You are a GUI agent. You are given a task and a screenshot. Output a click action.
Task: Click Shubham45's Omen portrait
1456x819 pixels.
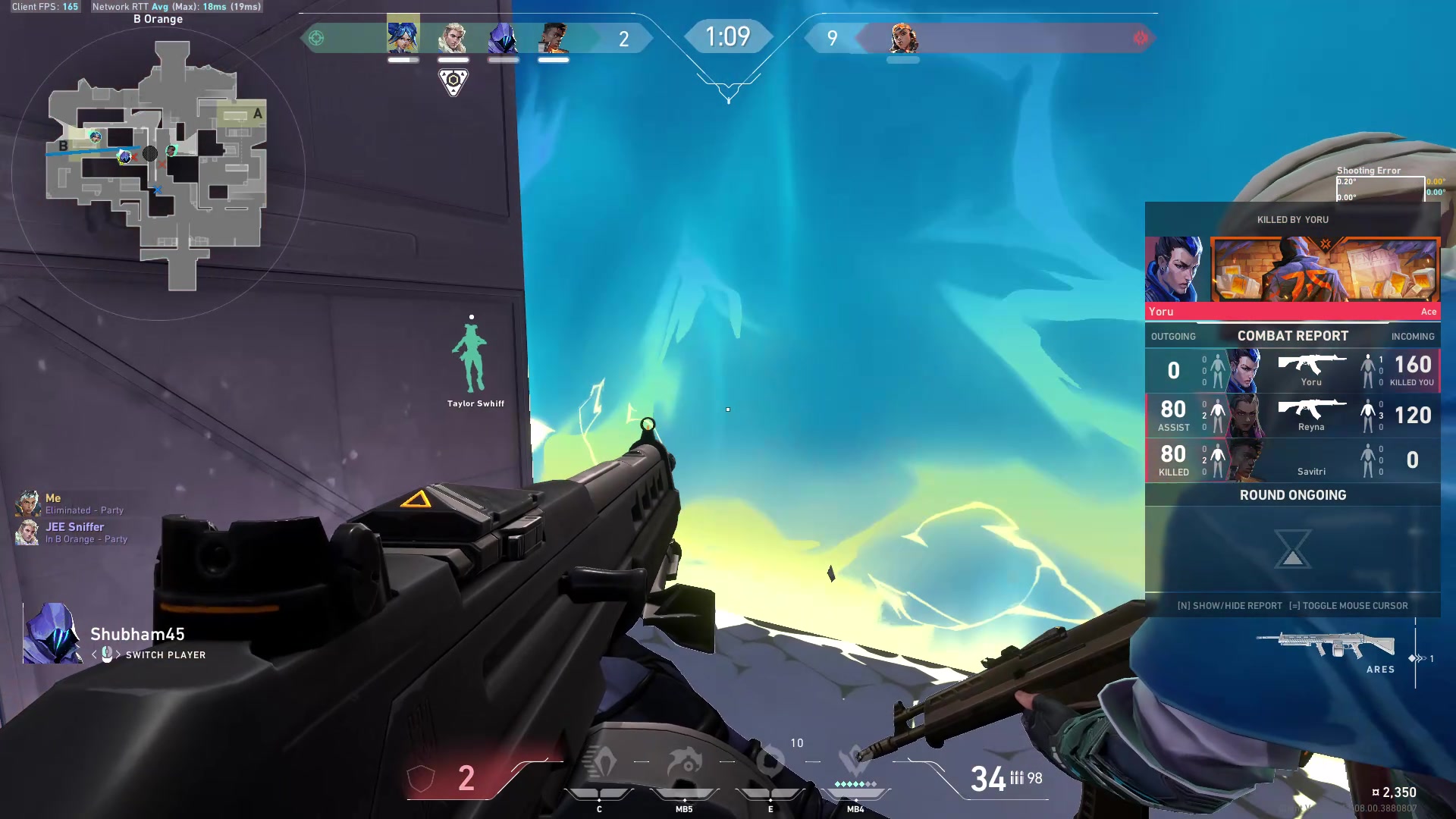(x=52, y=634)
